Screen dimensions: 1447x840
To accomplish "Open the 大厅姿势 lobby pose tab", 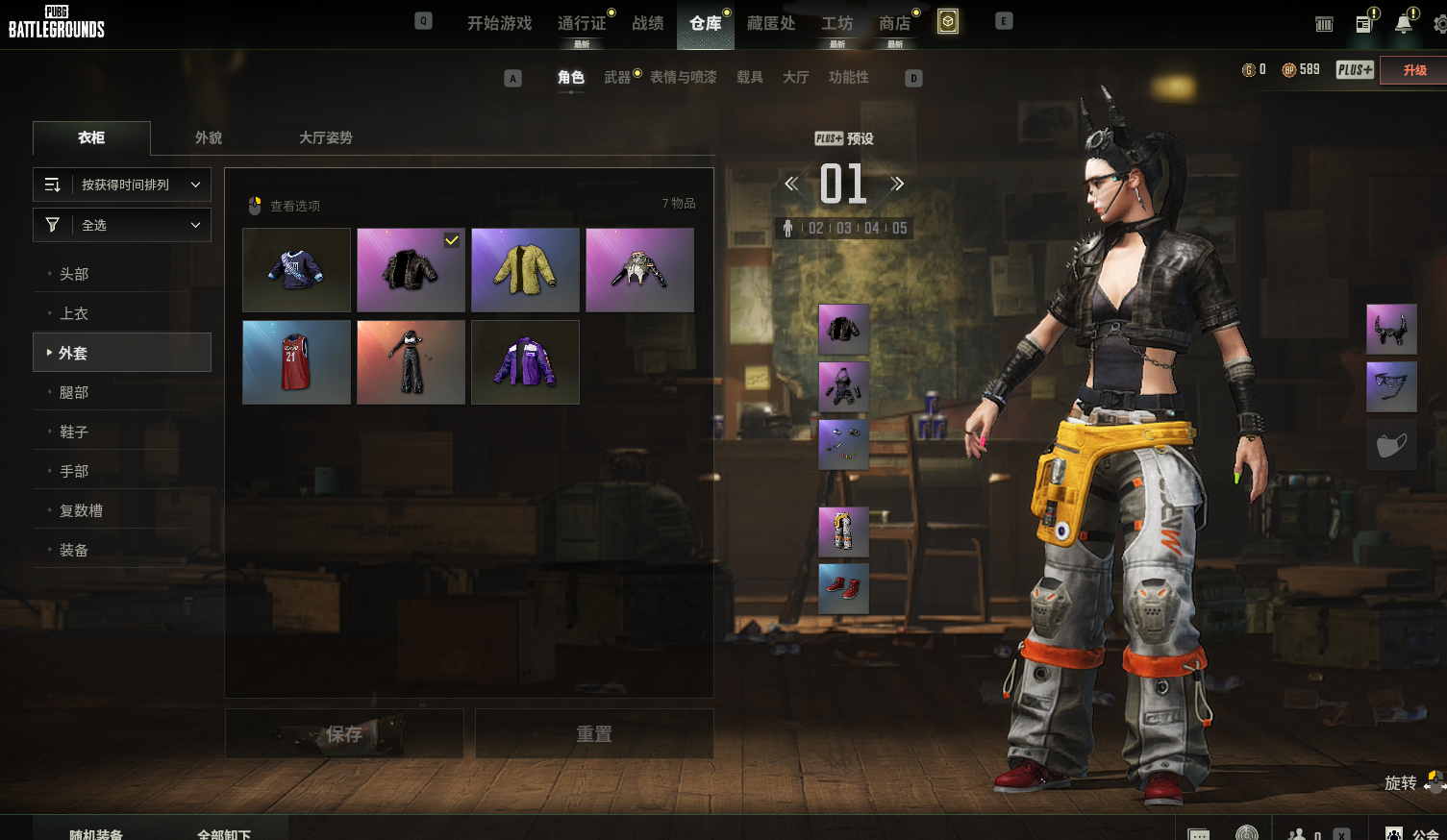I will (x=325, y=137).
